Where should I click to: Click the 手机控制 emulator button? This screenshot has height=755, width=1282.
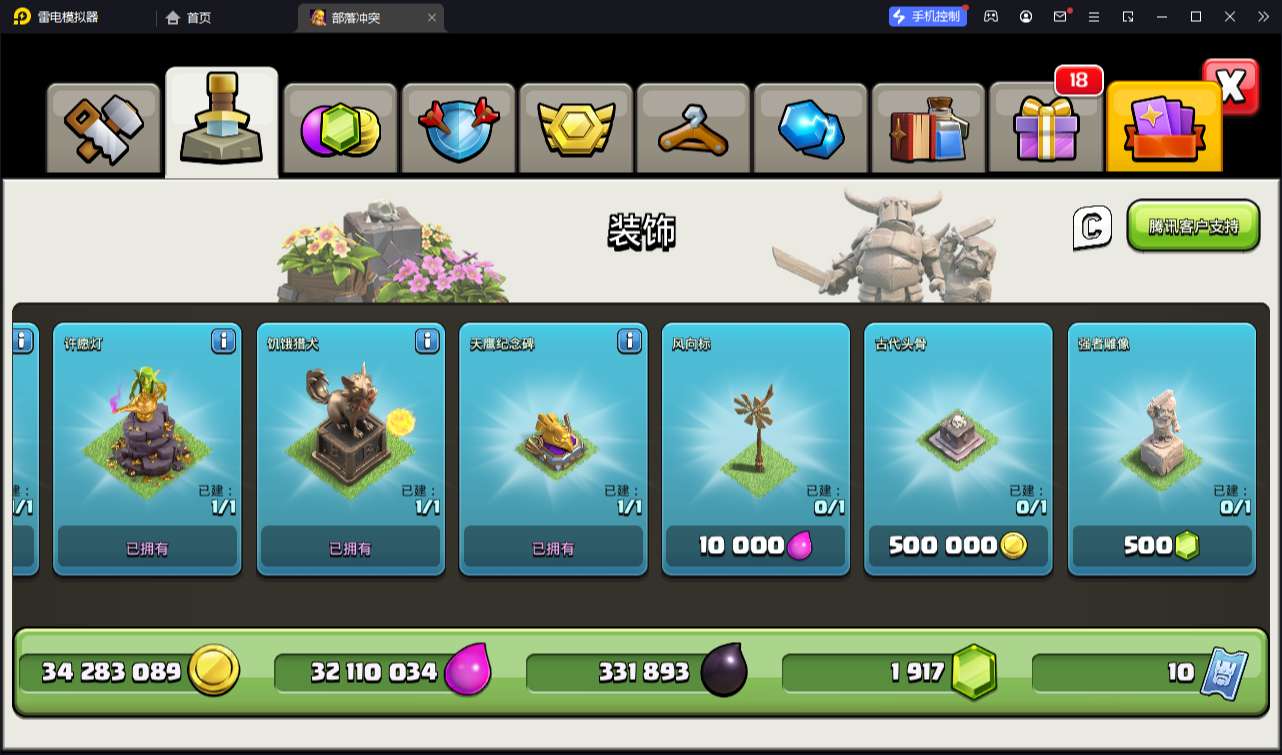click(x=928, y=16)
